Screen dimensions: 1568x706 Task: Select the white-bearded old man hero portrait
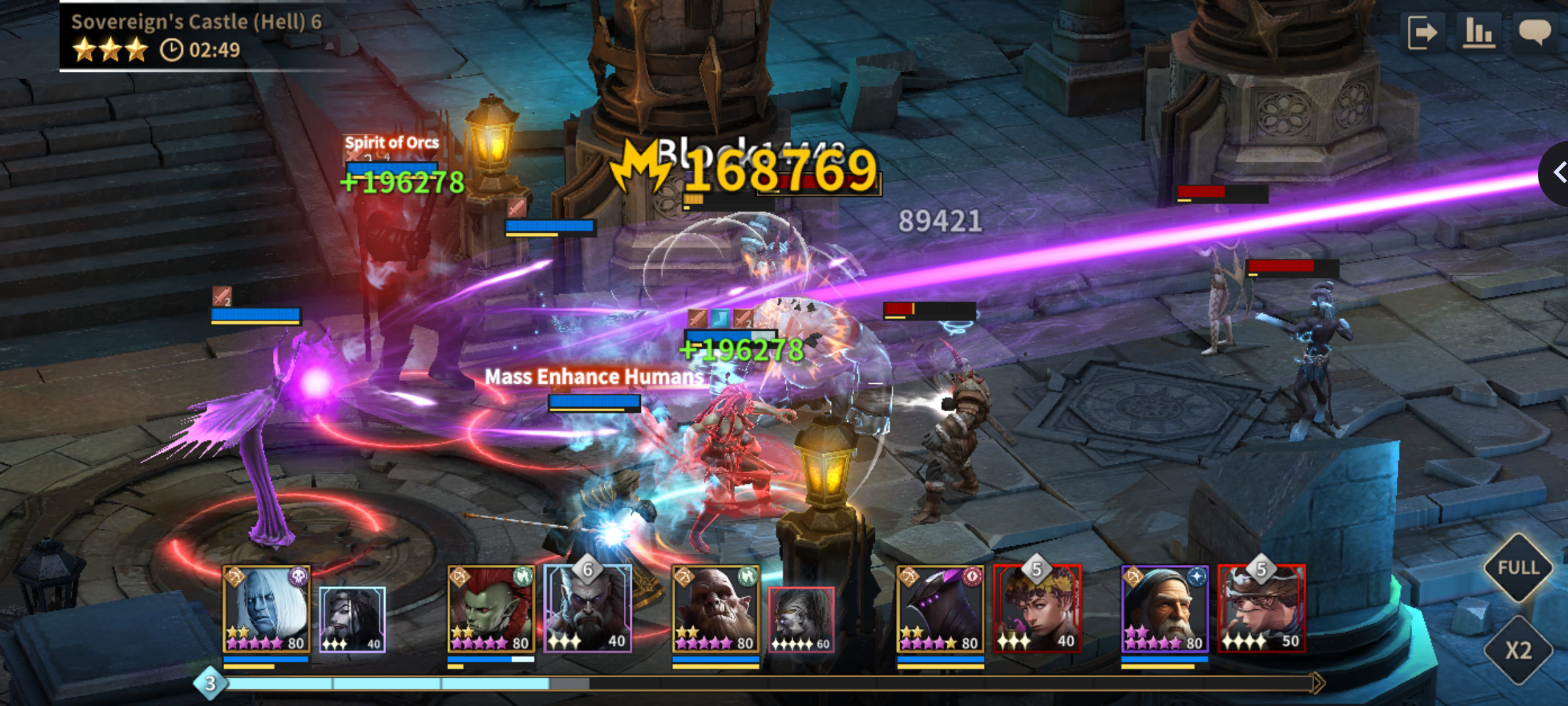1165,609
